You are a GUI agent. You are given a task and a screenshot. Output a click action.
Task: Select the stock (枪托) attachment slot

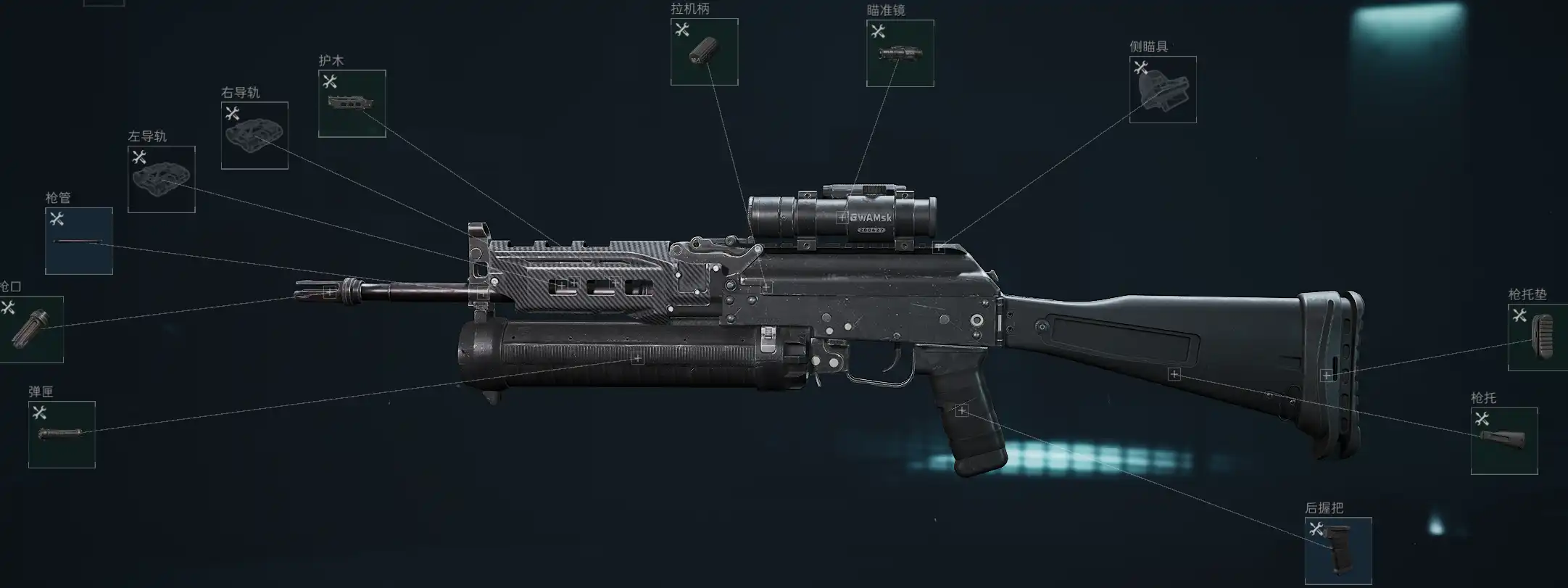click(1504, 441)
